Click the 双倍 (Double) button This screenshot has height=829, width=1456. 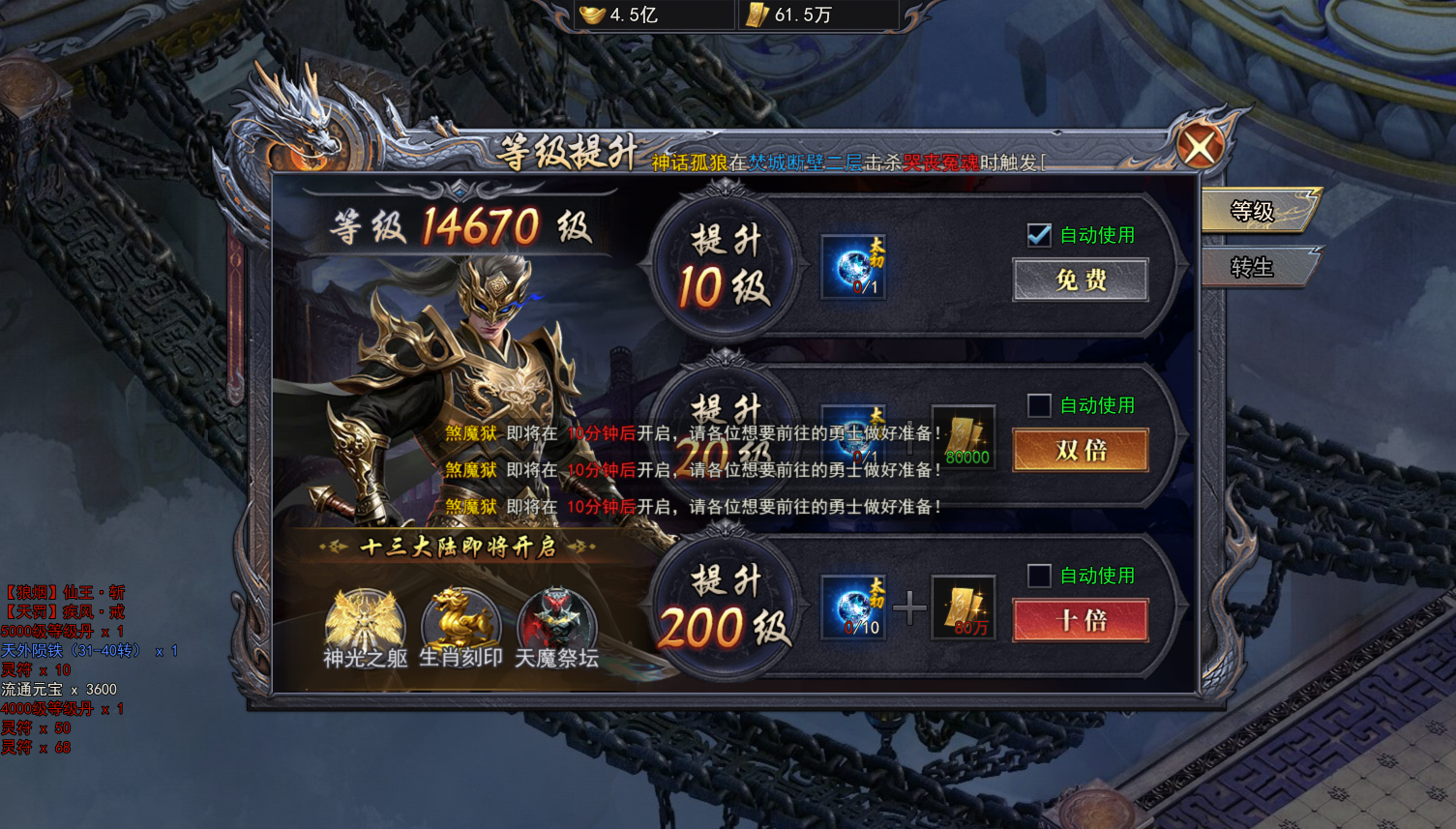pos(1080,451)
